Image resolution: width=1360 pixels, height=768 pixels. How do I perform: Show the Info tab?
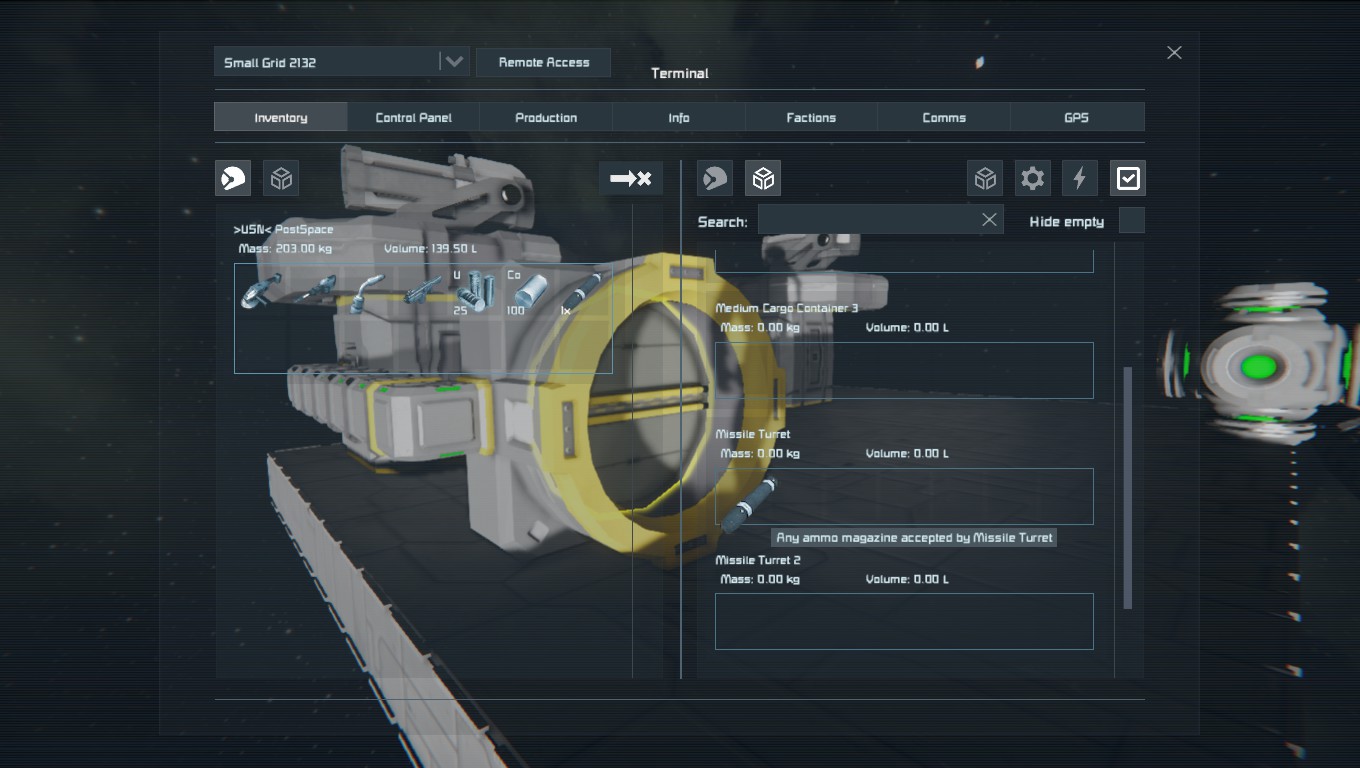pyautogui.click(x=679, y=117)
